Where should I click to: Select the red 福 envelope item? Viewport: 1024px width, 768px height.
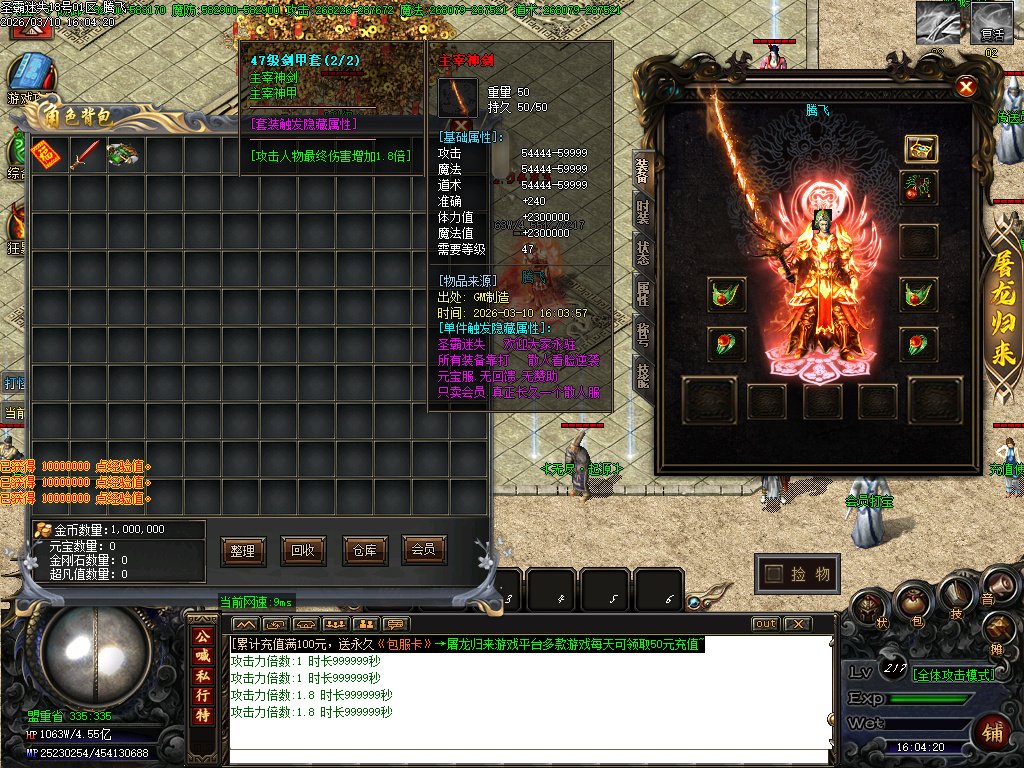tap(46, 155)
